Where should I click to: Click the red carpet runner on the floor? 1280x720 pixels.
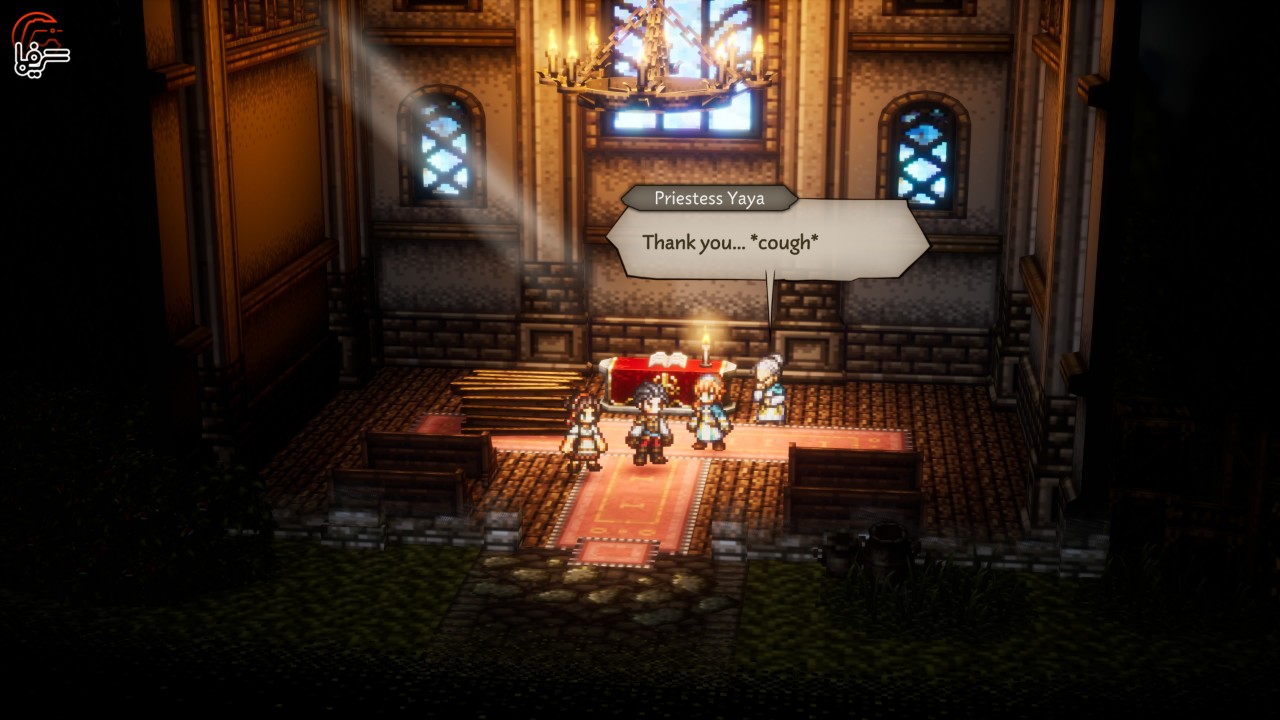(x=630, y=500)
